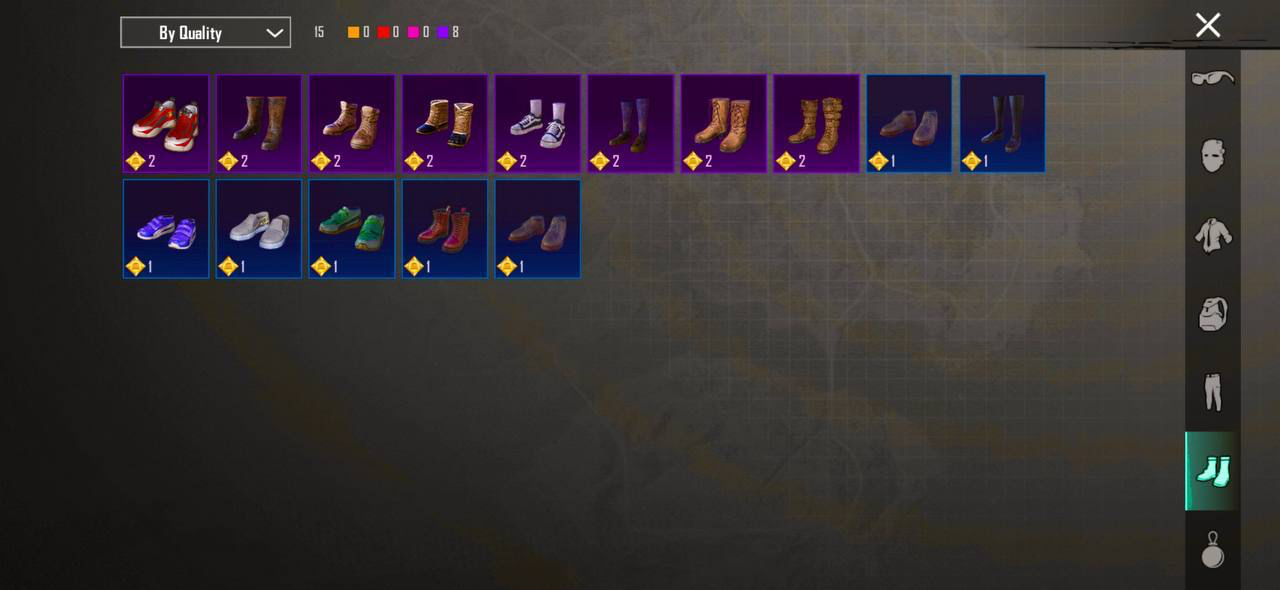Select the tan triple-buckle boots
1280x590 pixels.
pyautogui.click(x=816, y=123)
